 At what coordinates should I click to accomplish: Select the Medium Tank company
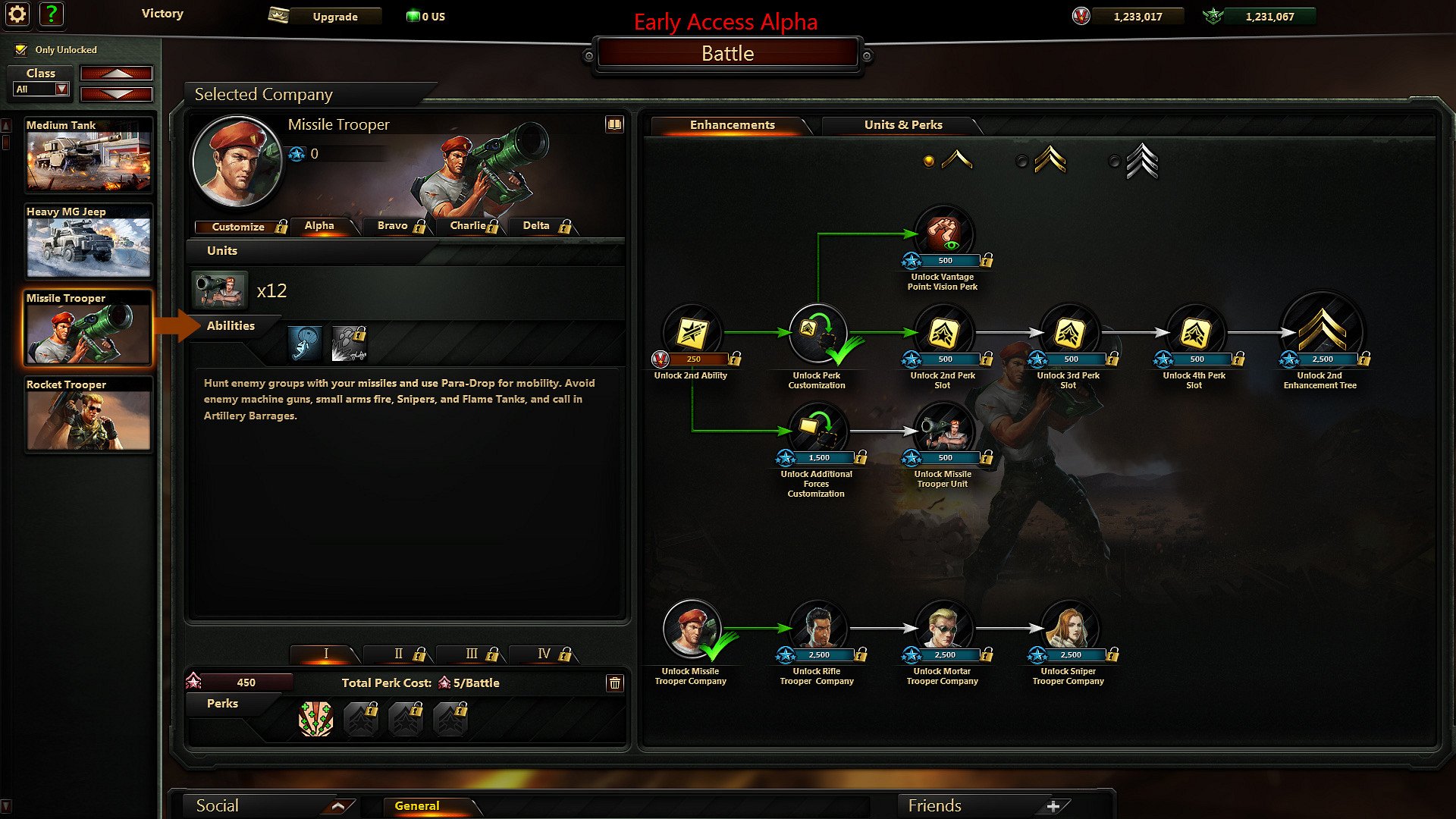coord(88,155)
